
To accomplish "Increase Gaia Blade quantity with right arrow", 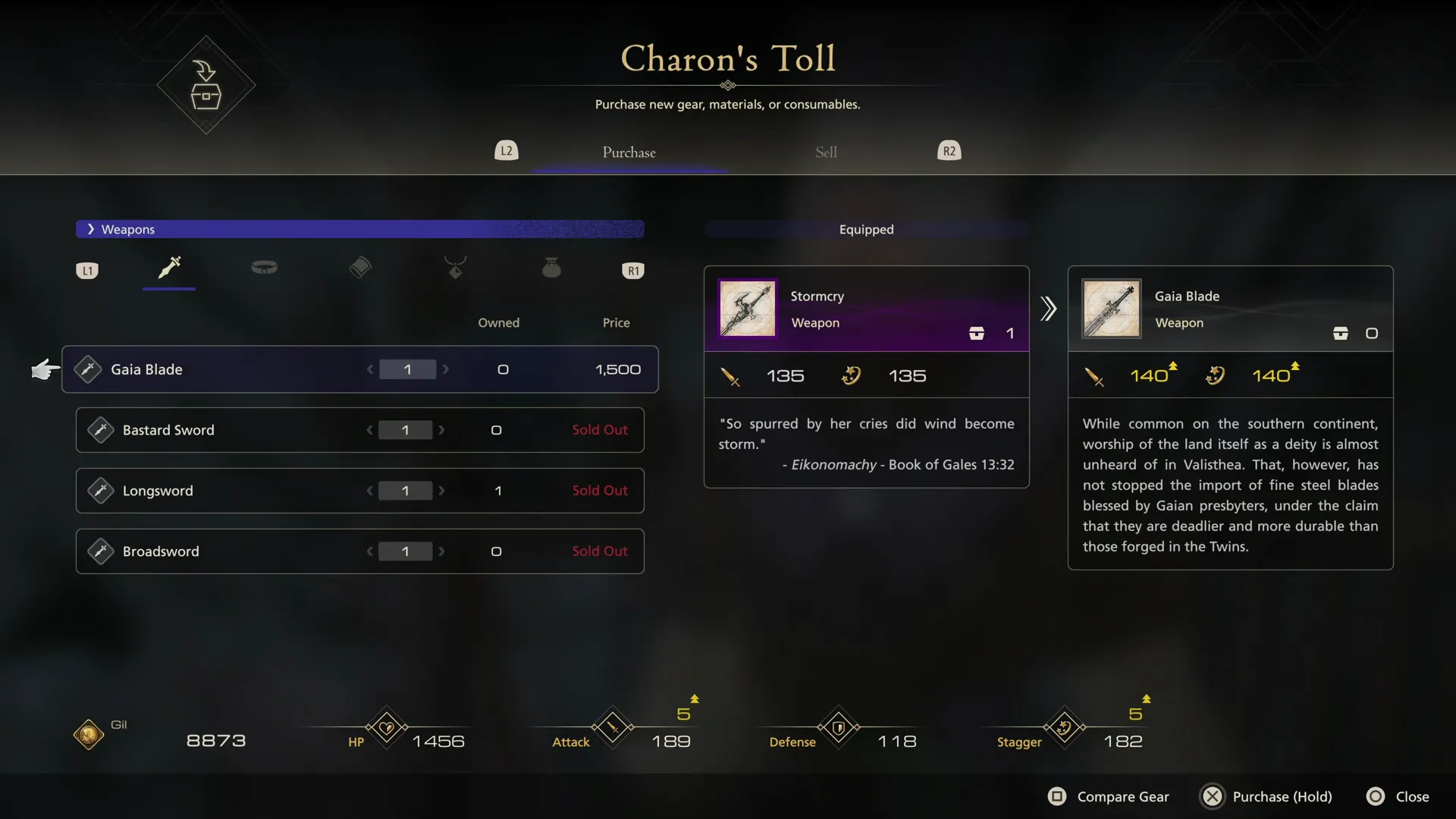I will [x=447, y=369].
